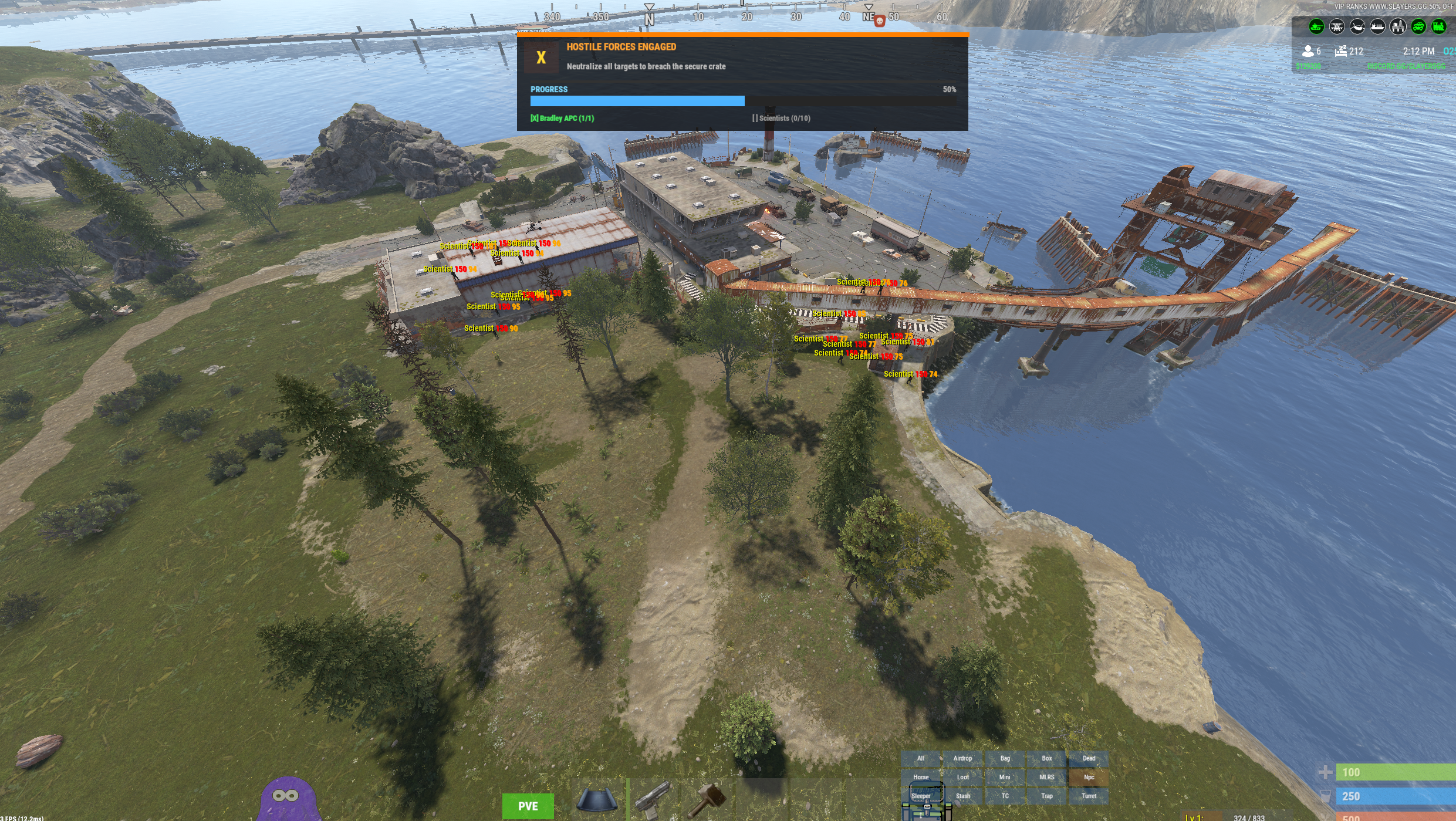
Task: Turn on the Turret filter
Action: point(1089,796)
